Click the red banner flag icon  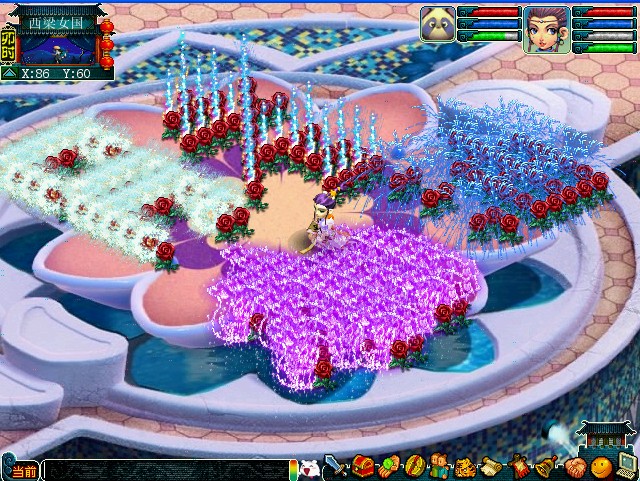[x=519, y=467]
